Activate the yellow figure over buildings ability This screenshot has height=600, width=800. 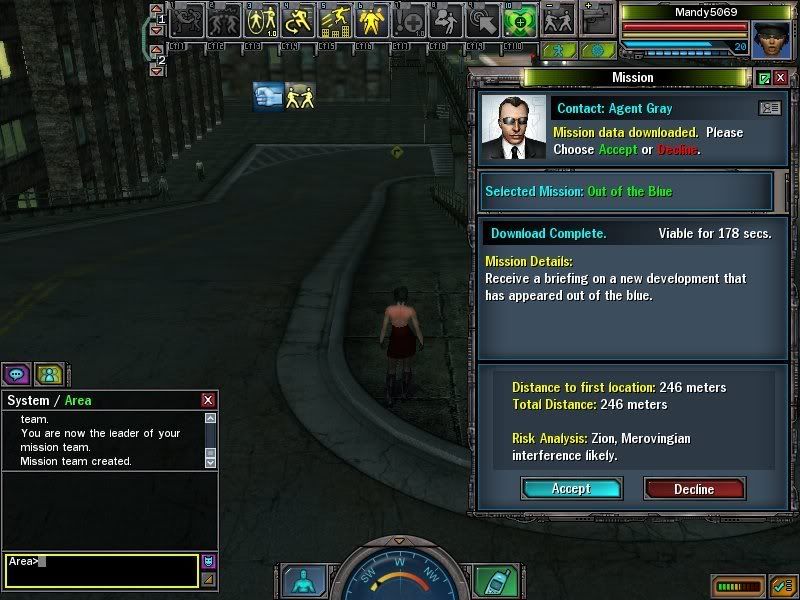[x=335, y=19]
